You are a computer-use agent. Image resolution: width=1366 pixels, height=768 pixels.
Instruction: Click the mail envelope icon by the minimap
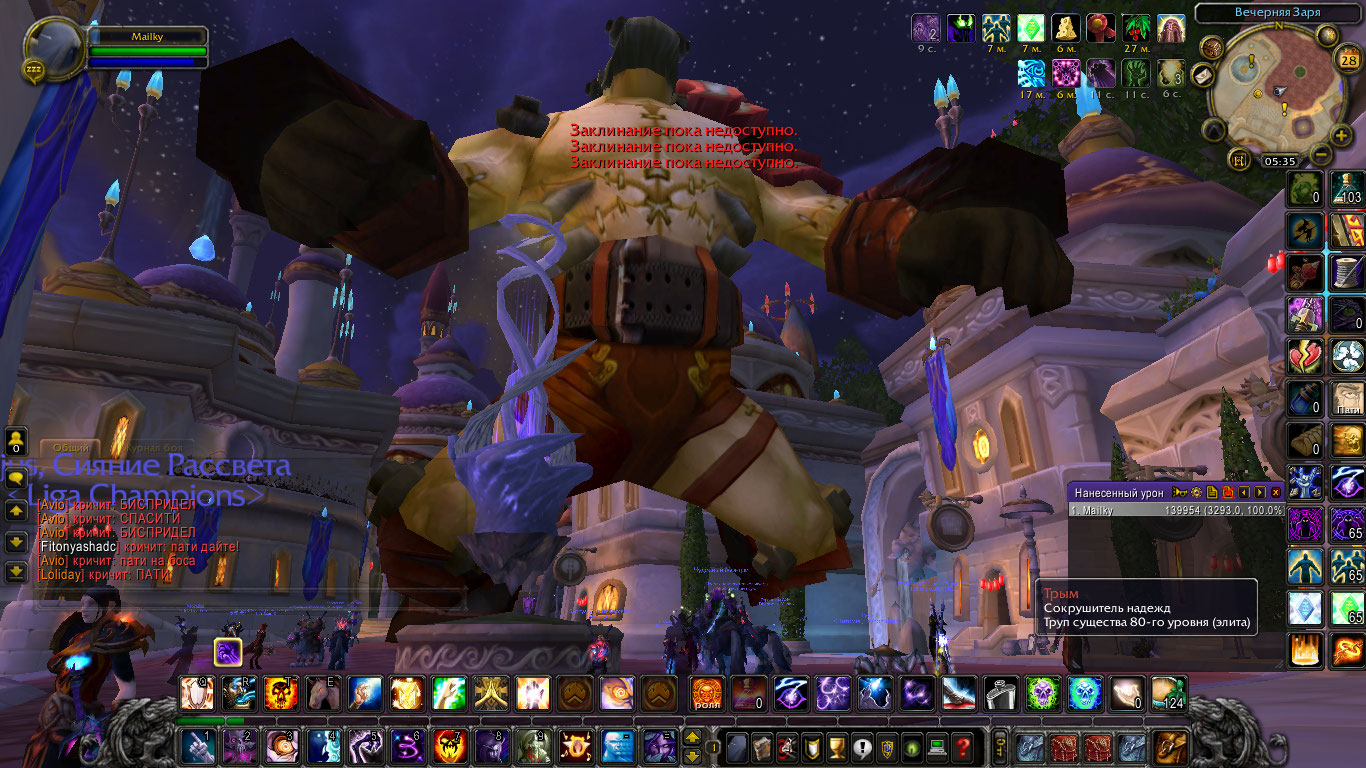(x=1204, y=75)
